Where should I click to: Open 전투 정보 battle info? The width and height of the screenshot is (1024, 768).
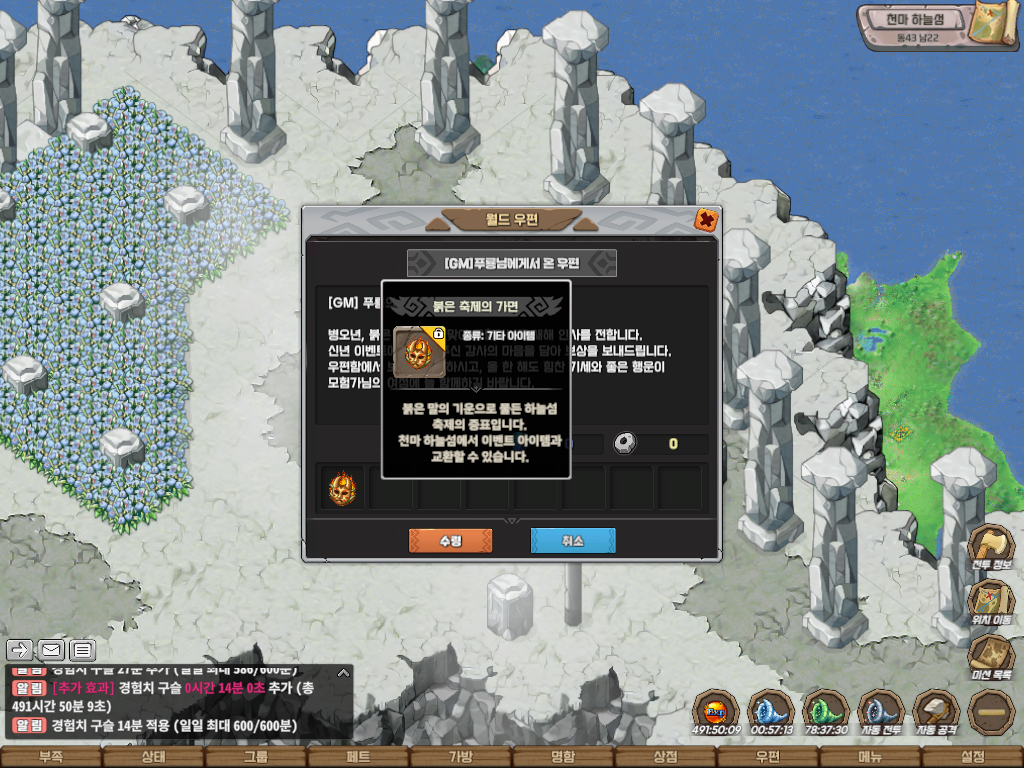[x=991, y=549]
